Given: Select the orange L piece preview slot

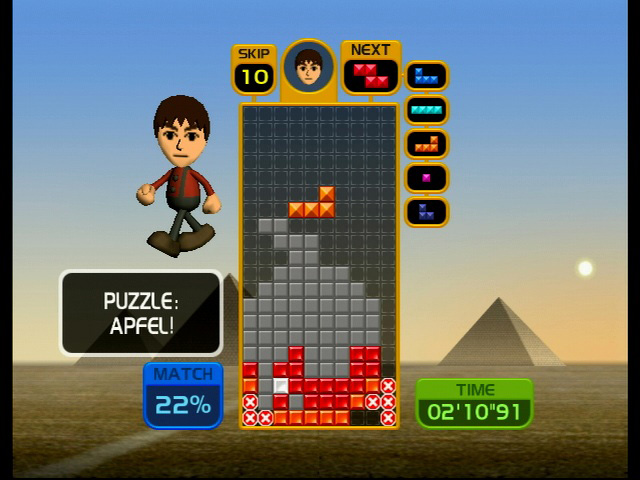Looking at the screenshot, I should pyautogui.click(x=426, y=144).
